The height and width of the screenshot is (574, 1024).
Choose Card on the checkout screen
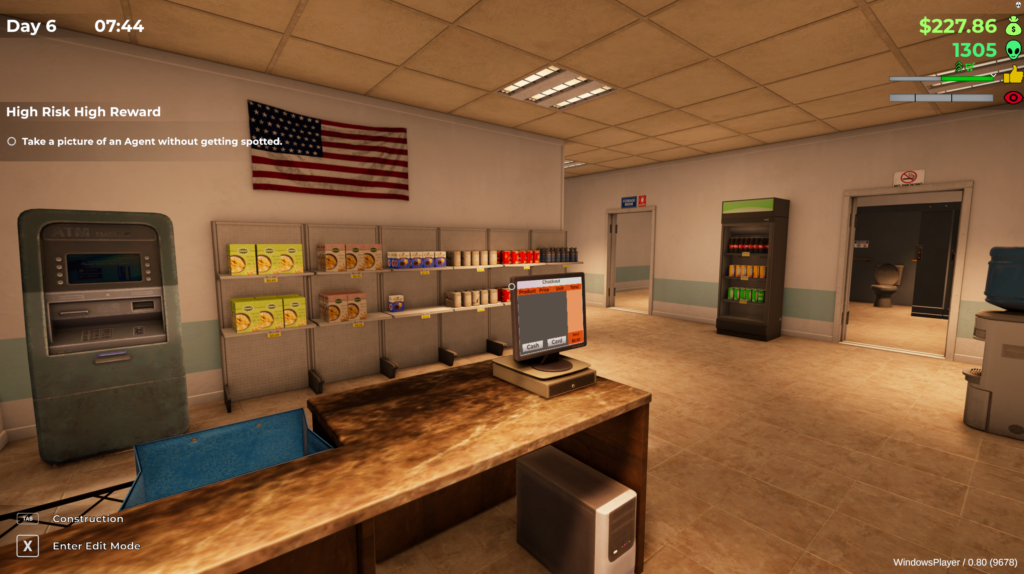(x=557, y=341)
